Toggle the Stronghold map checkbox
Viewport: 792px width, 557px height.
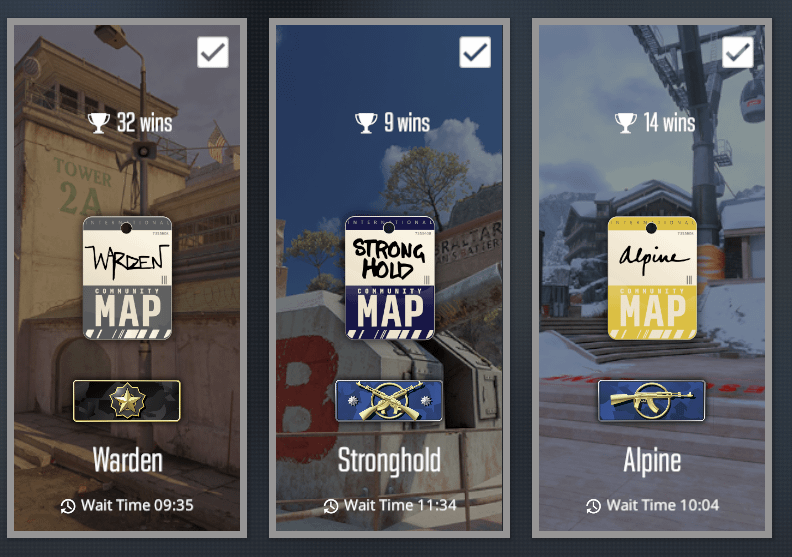475,52
